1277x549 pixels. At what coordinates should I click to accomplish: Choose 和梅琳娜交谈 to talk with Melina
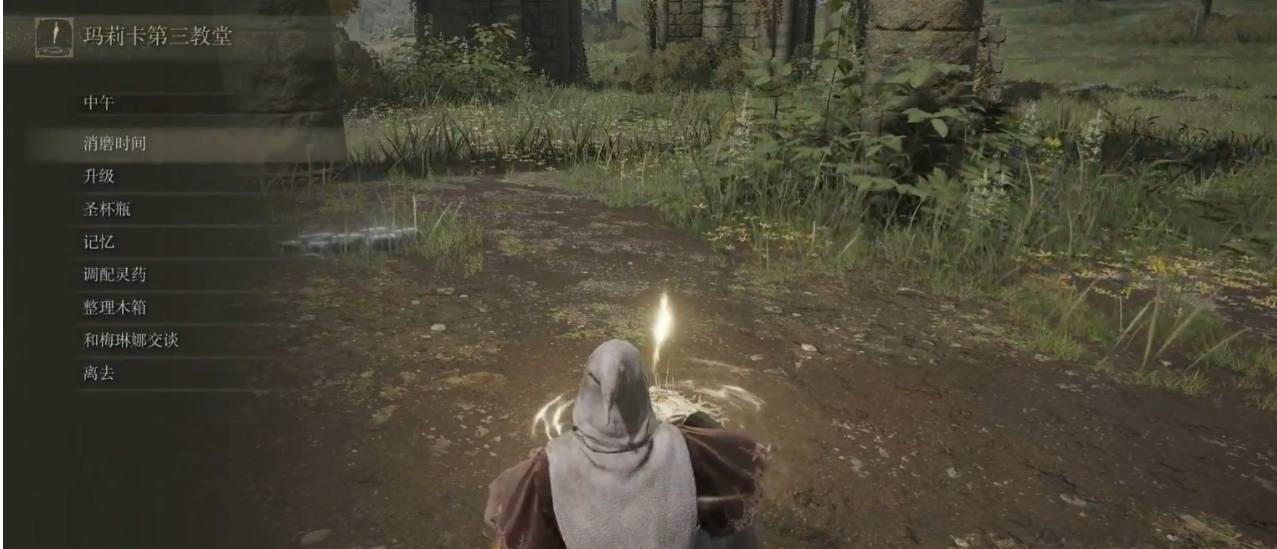131,341
